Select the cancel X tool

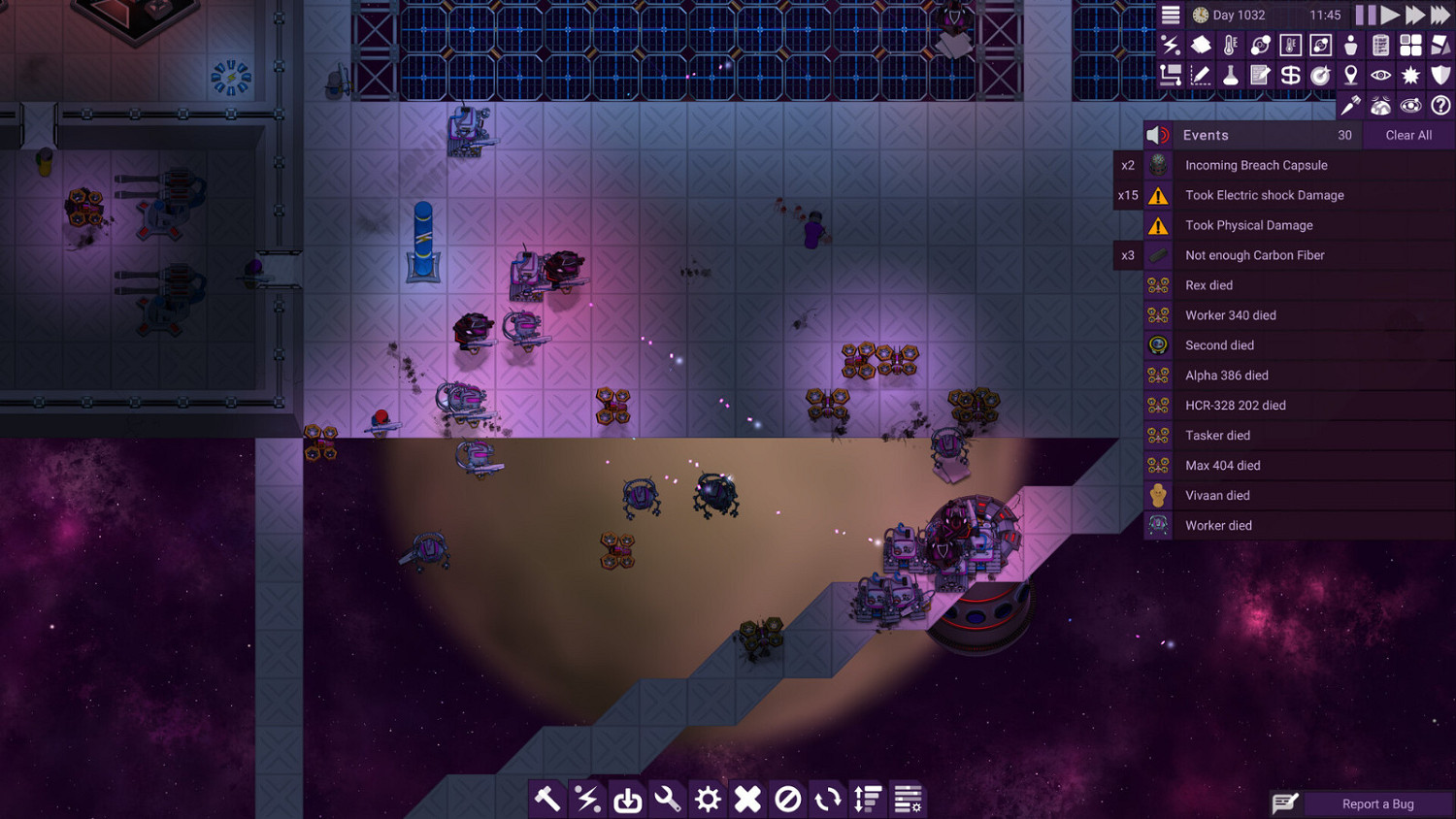[747, 799]
